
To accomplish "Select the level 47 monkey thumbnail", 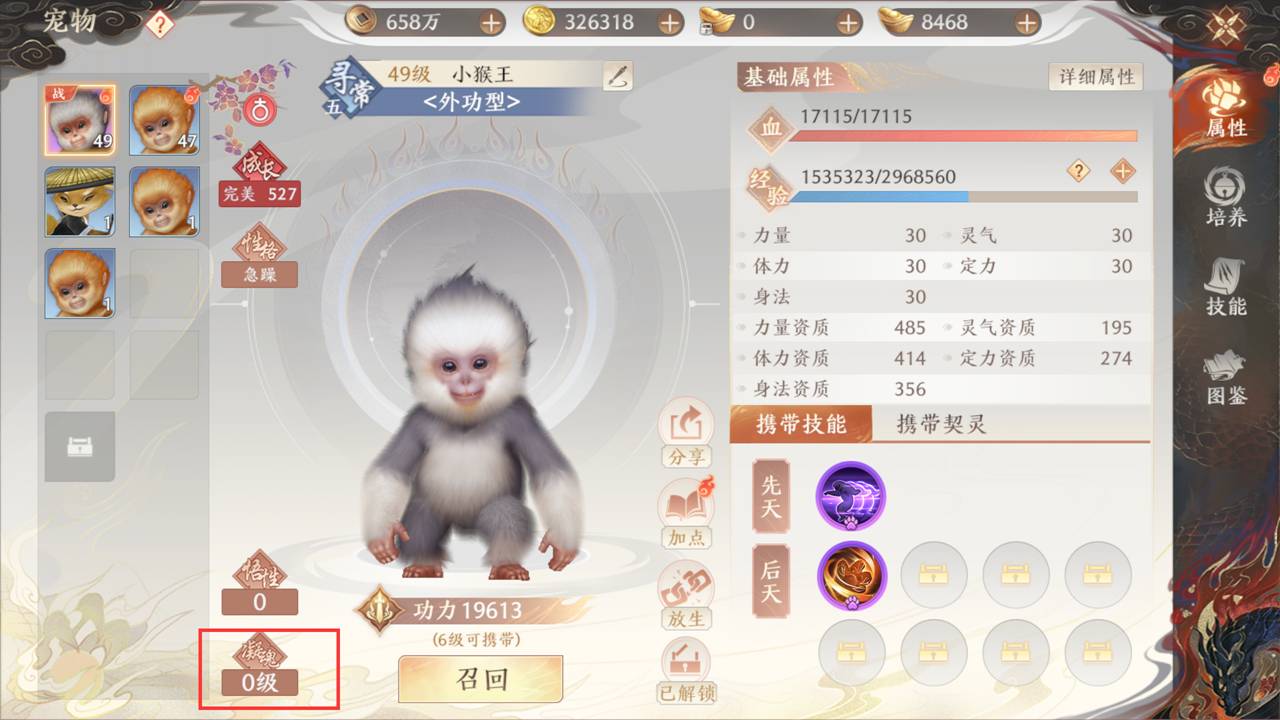I will tap(163, 119).
